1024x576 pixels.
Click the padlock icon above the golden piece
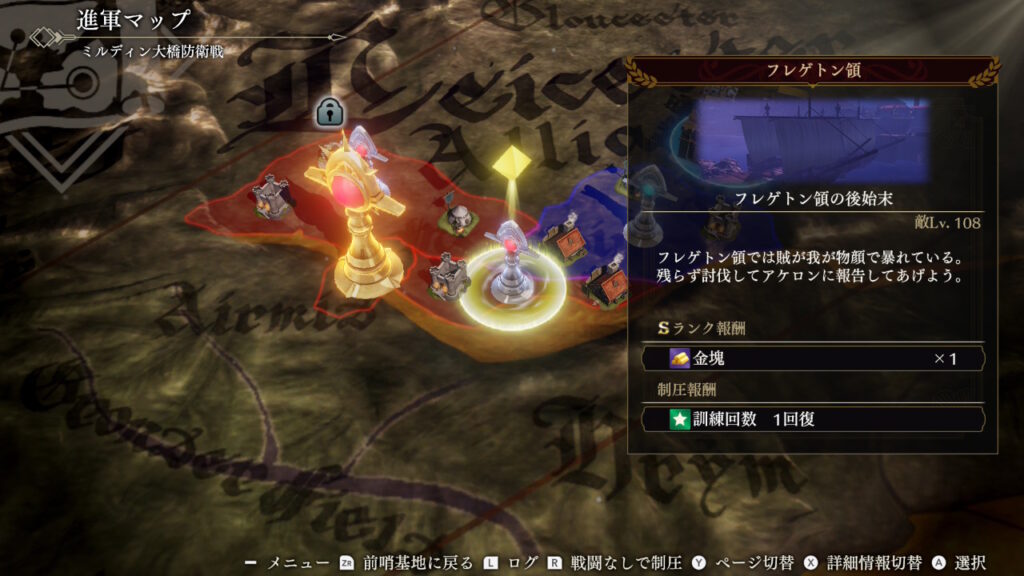329,112
